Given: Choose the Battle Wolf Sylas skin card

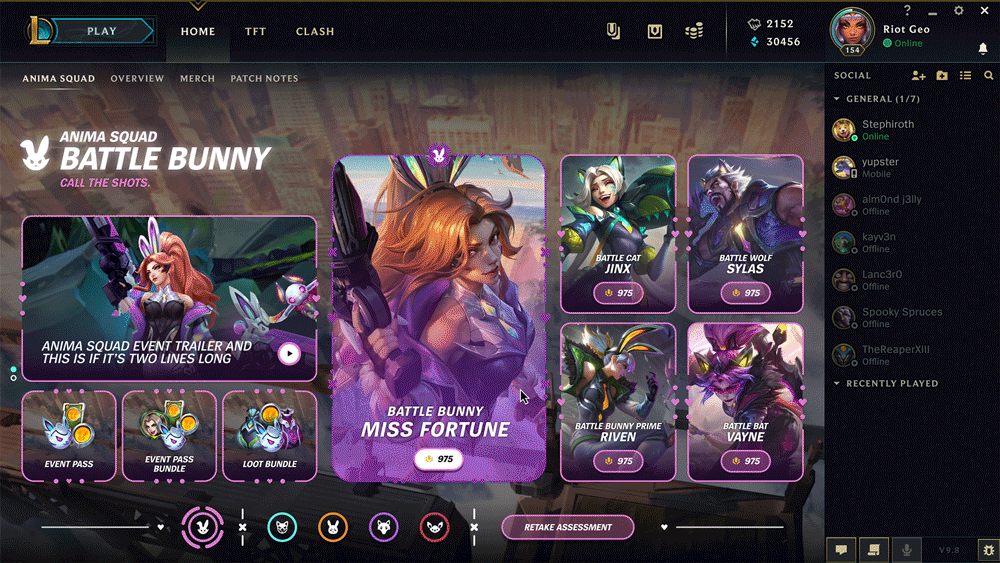Looking at the screenshot, I should click(x=745, y=233).
